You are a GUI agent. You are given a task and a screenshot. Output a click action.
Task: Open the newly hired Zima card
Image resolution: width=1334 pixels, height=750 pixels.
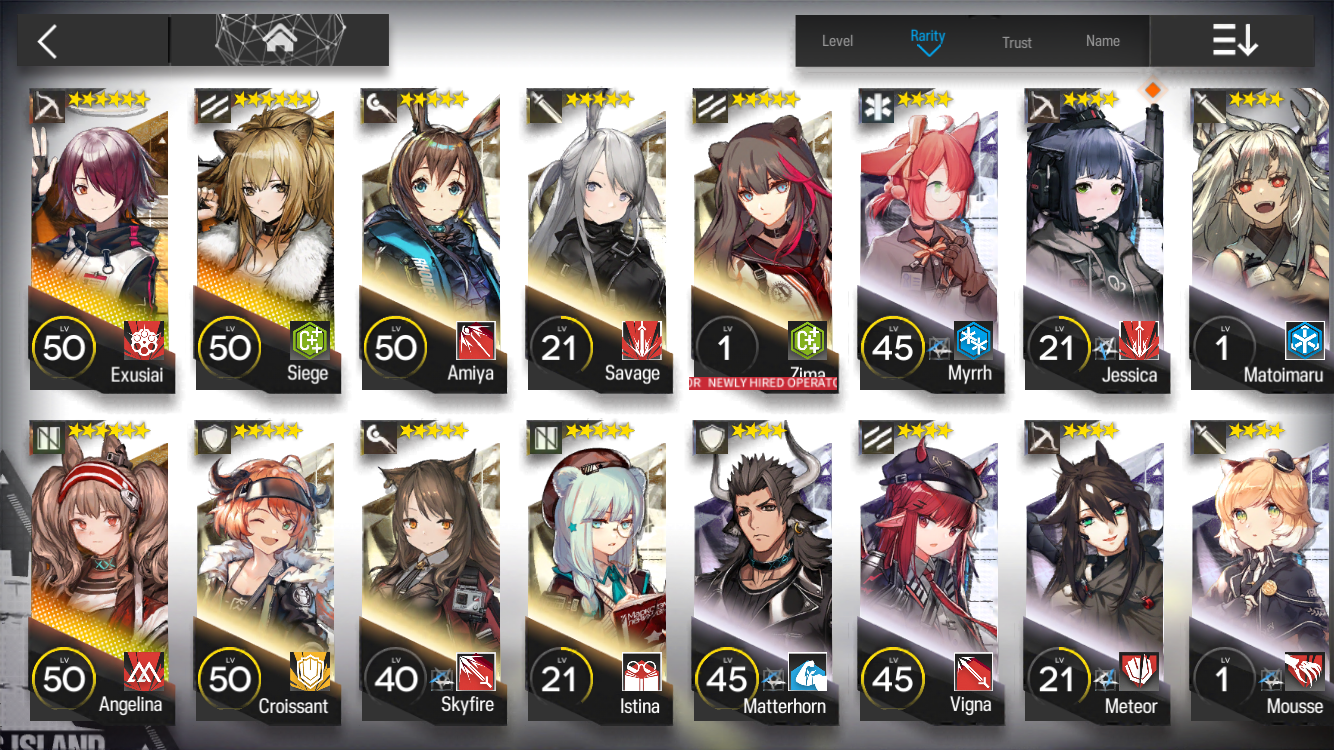point(763,240)
